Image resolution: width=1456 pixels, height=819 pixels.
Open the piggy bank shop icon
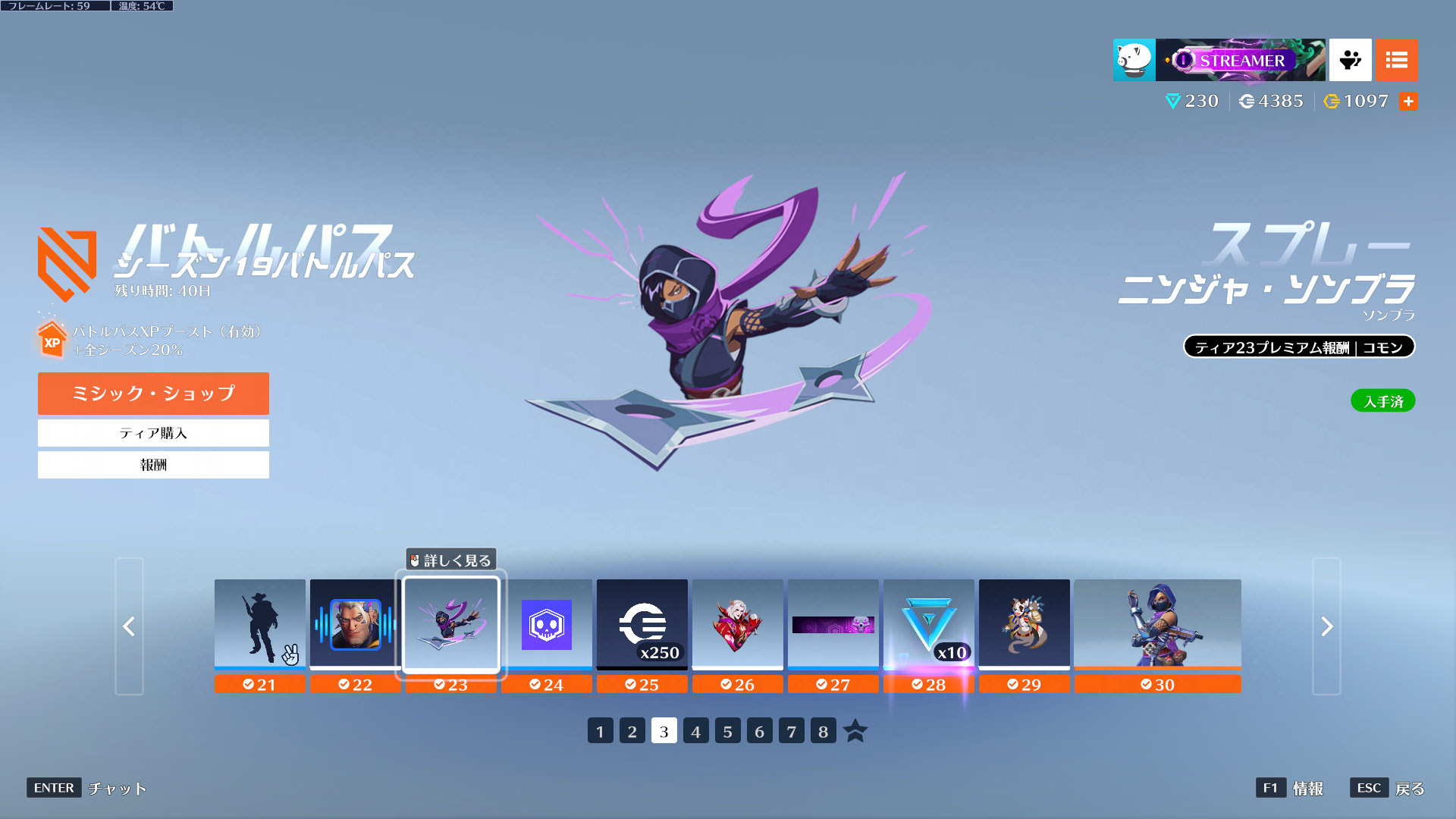(1133, 60)
